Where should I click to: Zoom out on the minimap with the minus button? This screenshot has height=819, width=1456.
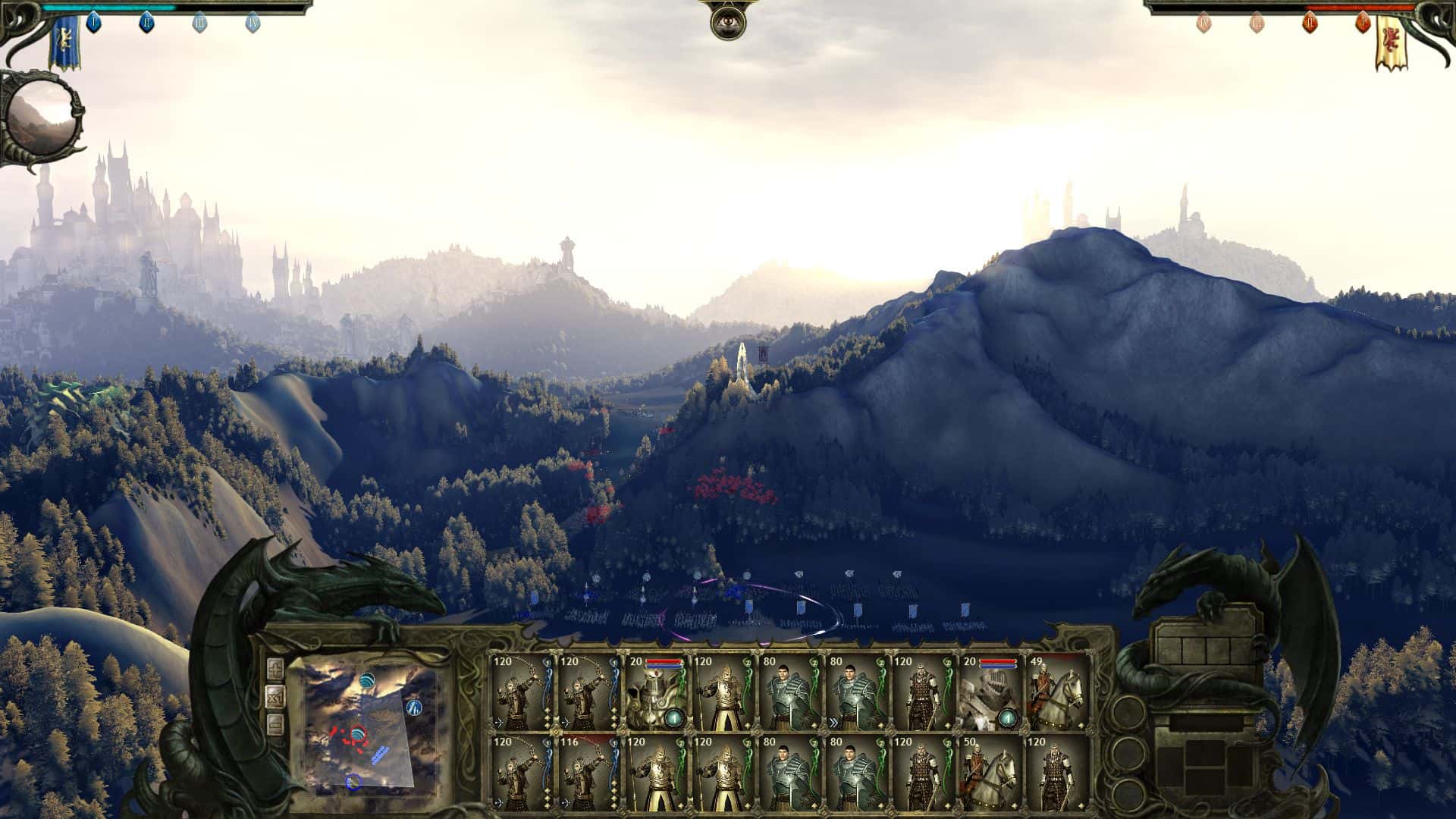[x=276, y=723]
